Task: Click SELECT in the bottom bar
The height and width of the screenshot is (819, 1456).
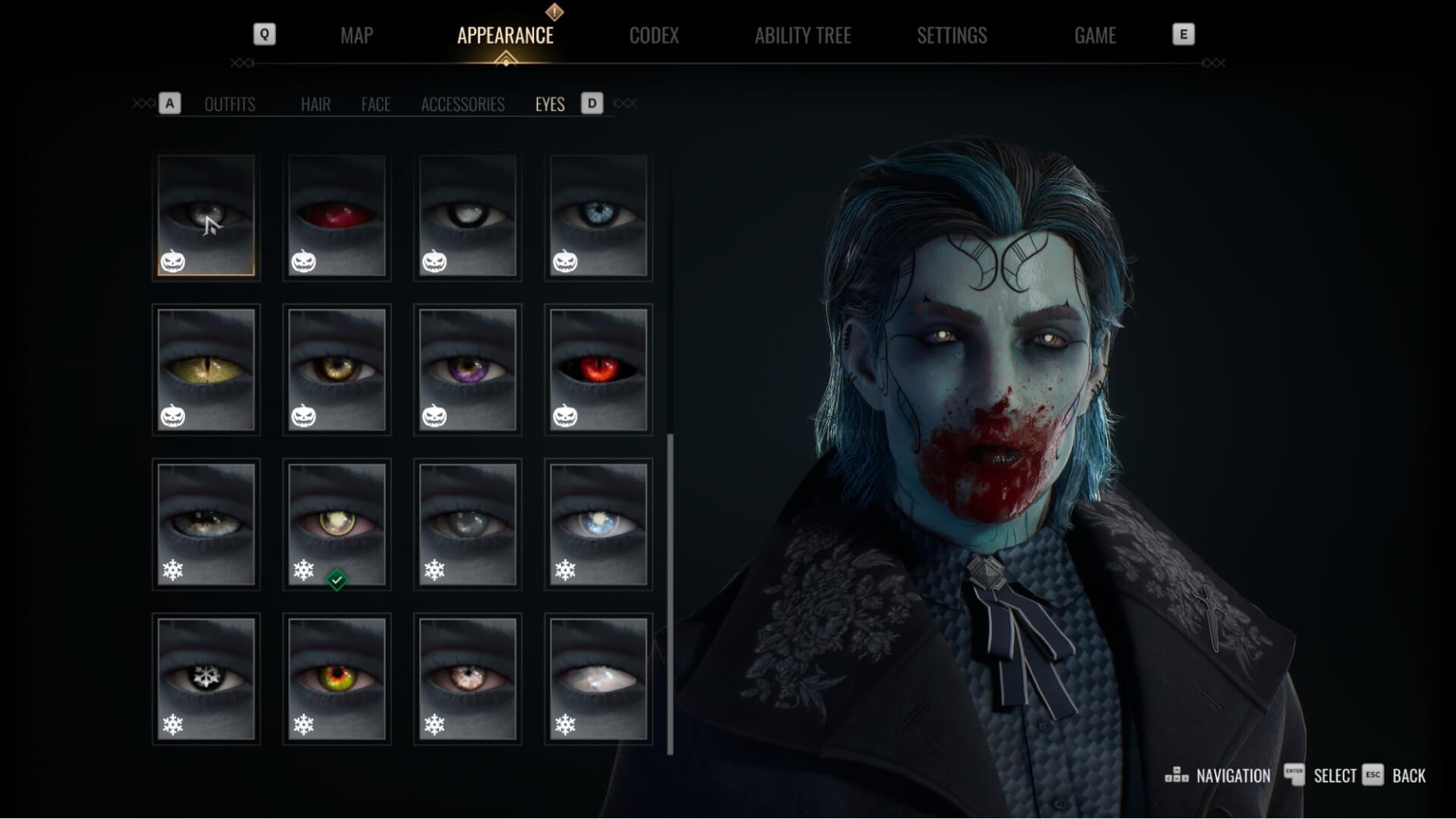Action: click(x=1338, y=776)
